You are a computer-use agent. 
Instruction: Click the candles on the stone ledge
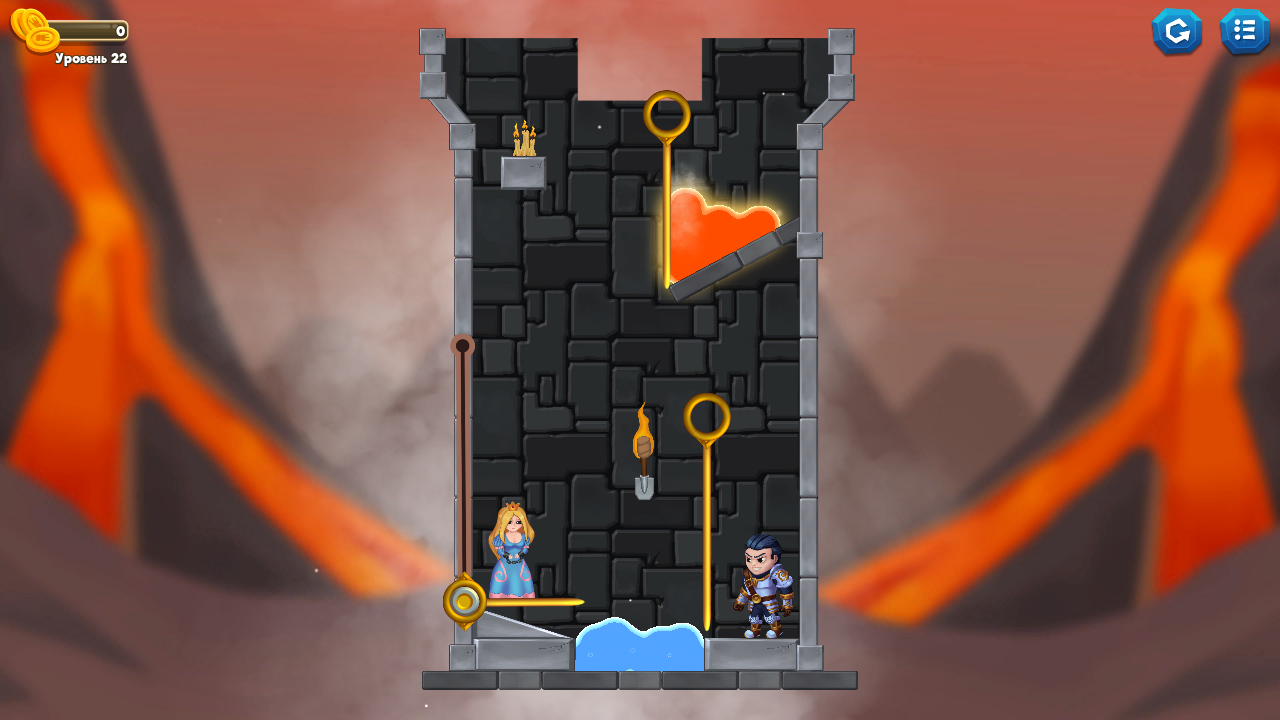(x=524, y=140)
